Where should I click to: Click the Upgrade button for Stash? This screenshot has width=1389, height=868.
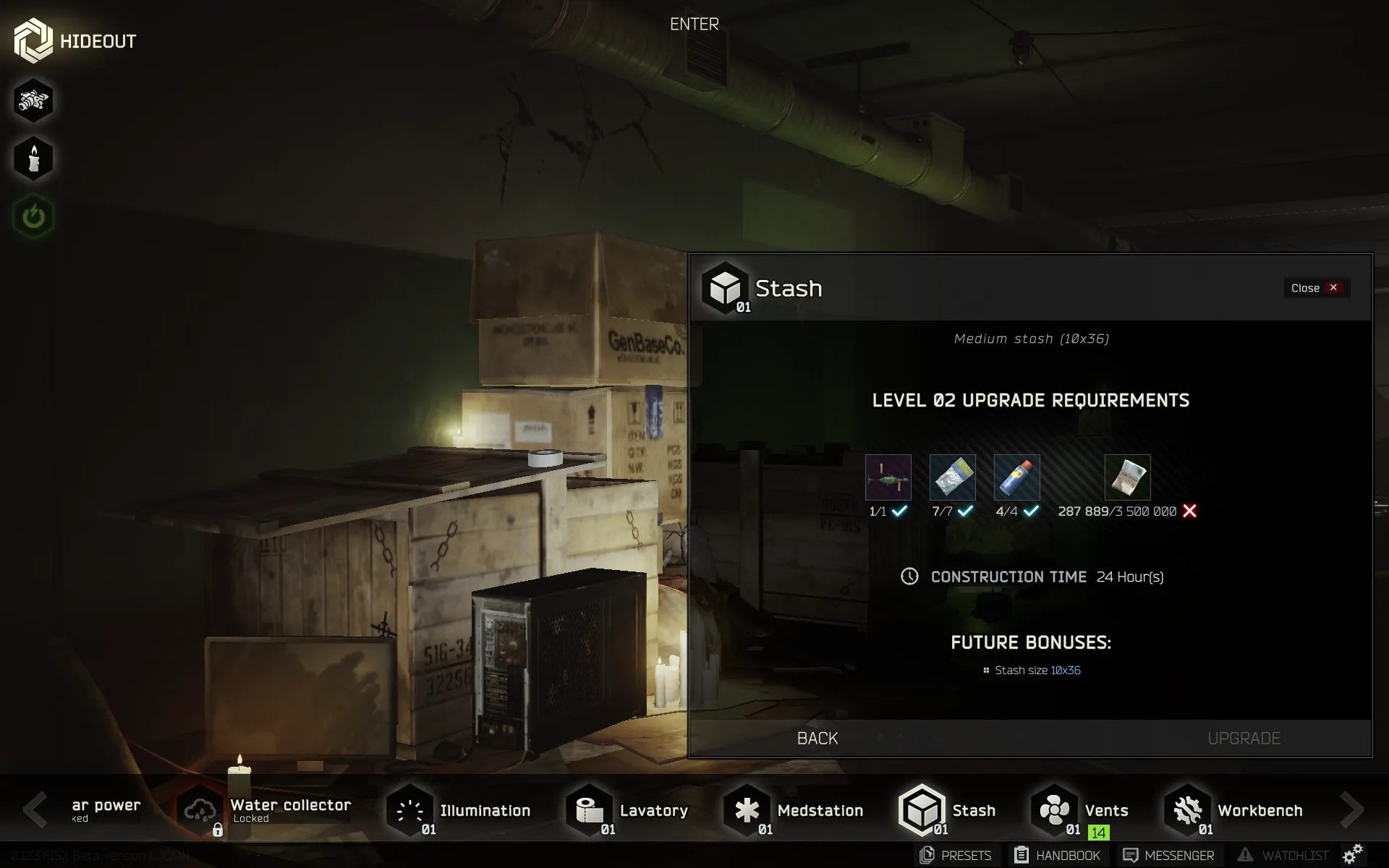point(1244,738)
